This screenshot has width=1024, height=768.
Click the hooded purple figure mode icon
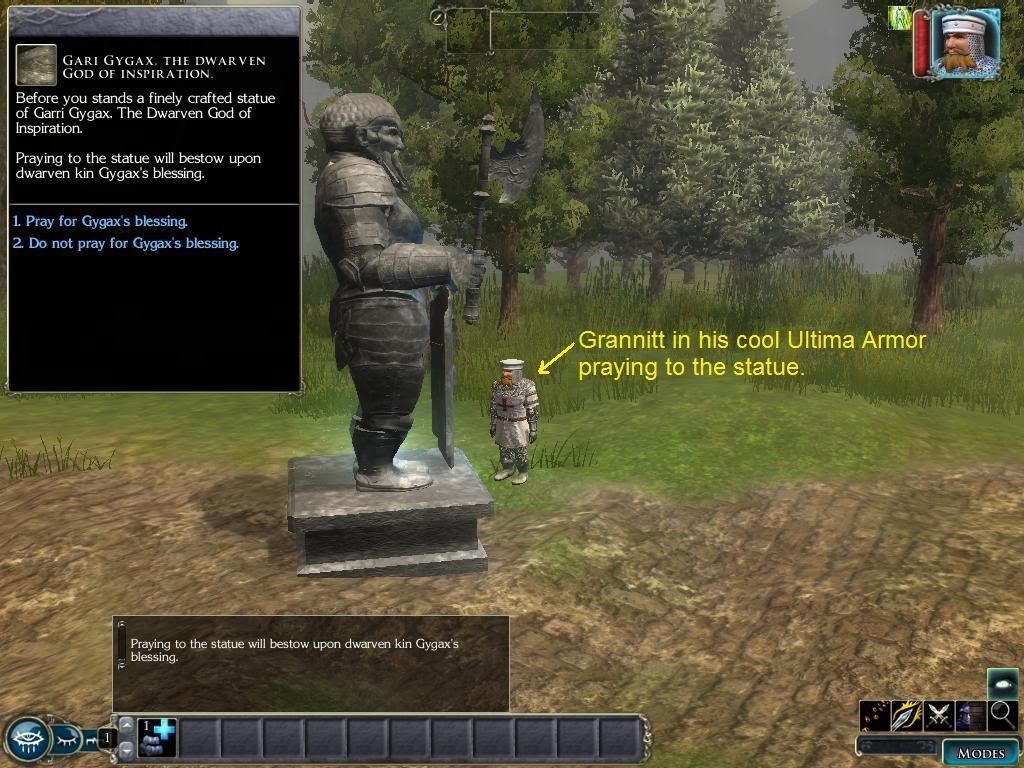[971, 715]
